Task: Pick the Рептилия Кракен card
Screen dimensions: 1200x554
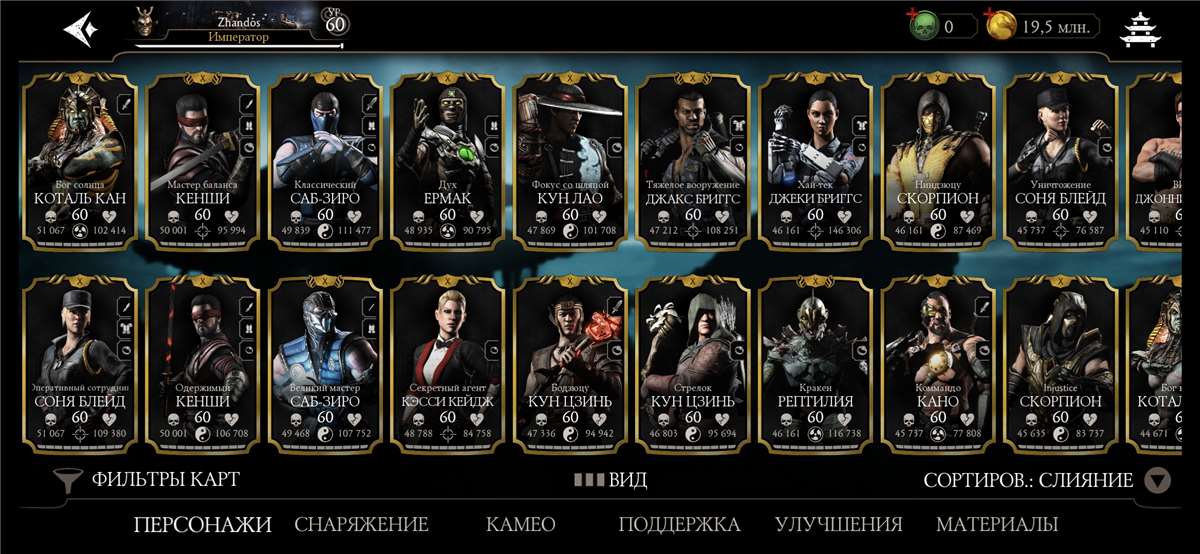Action: (x=815, y=360)
